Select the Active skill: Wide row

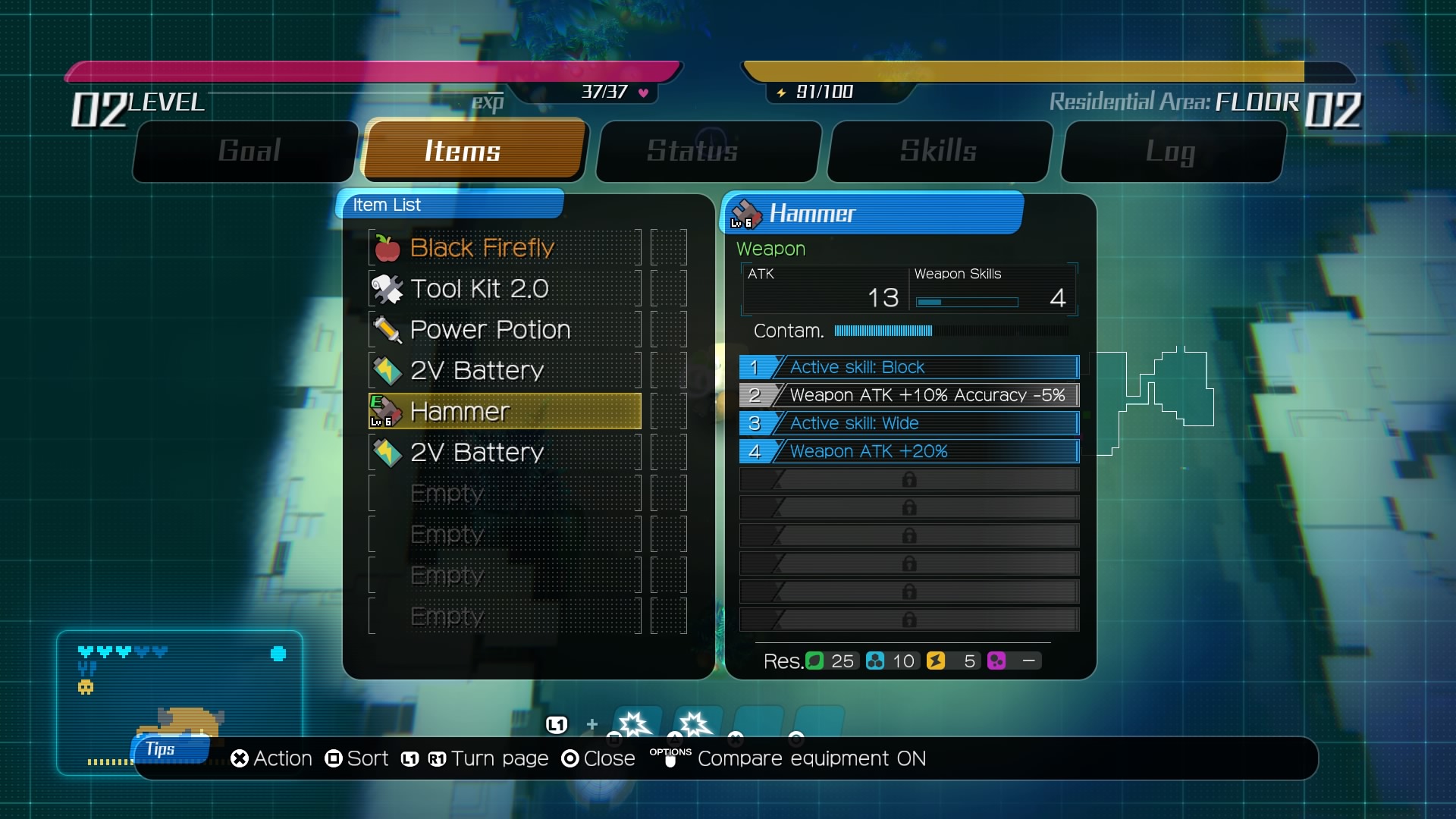908,423
